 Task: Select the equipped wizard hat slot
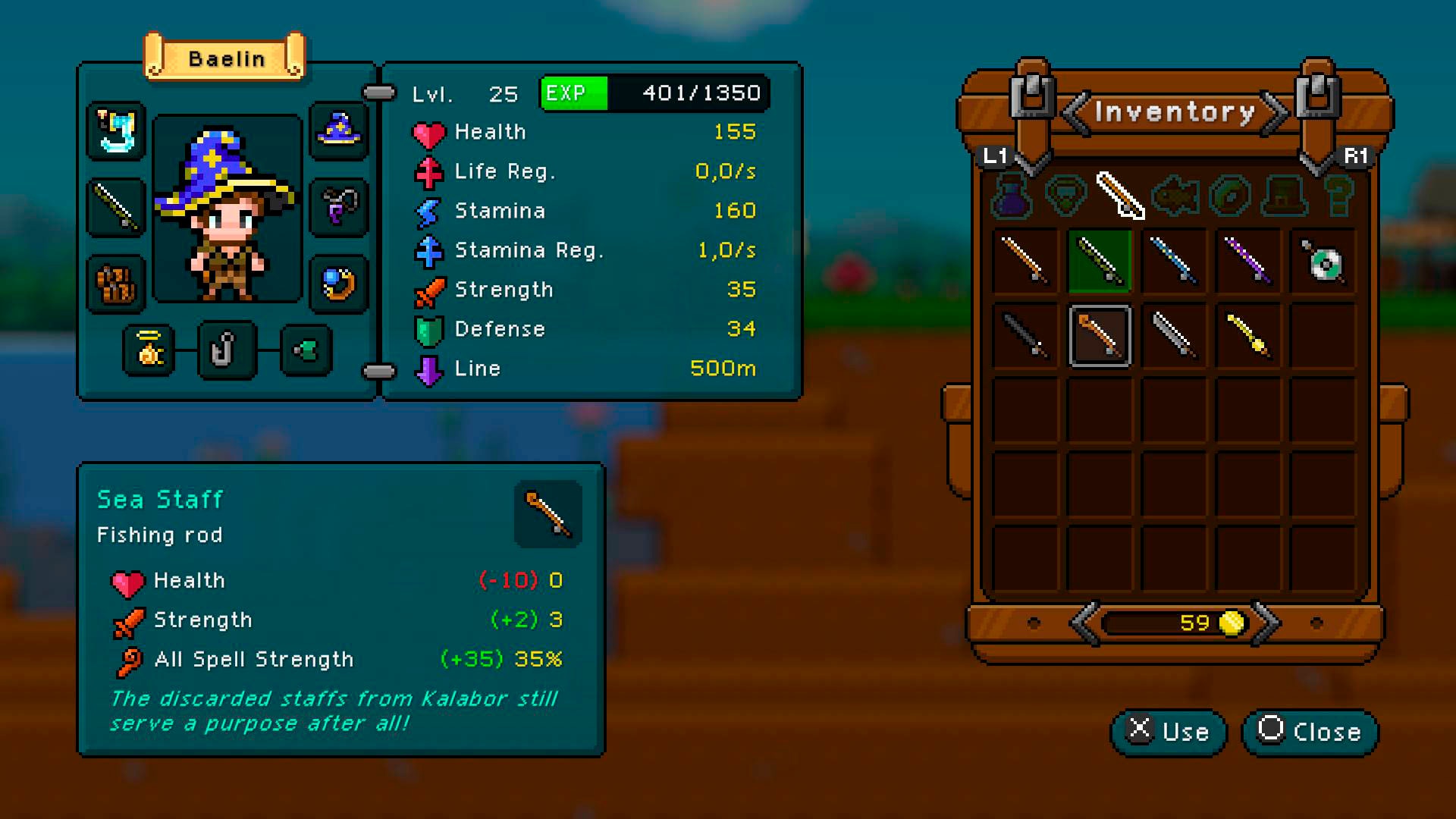tap(339, 132)
